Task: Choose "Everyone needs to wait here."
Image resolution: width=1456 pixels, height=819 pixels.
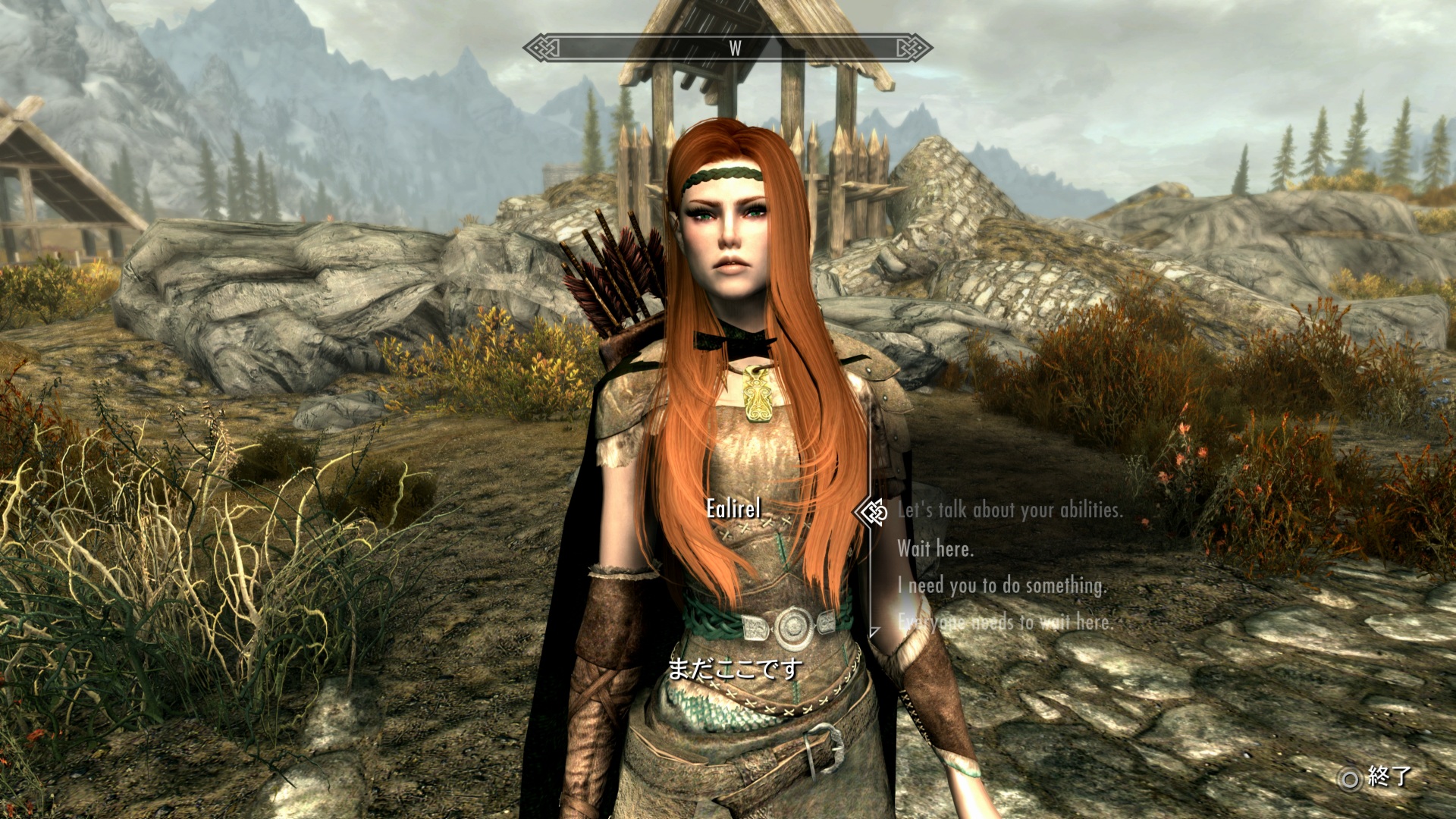Action: click(x=1005, y=623)
